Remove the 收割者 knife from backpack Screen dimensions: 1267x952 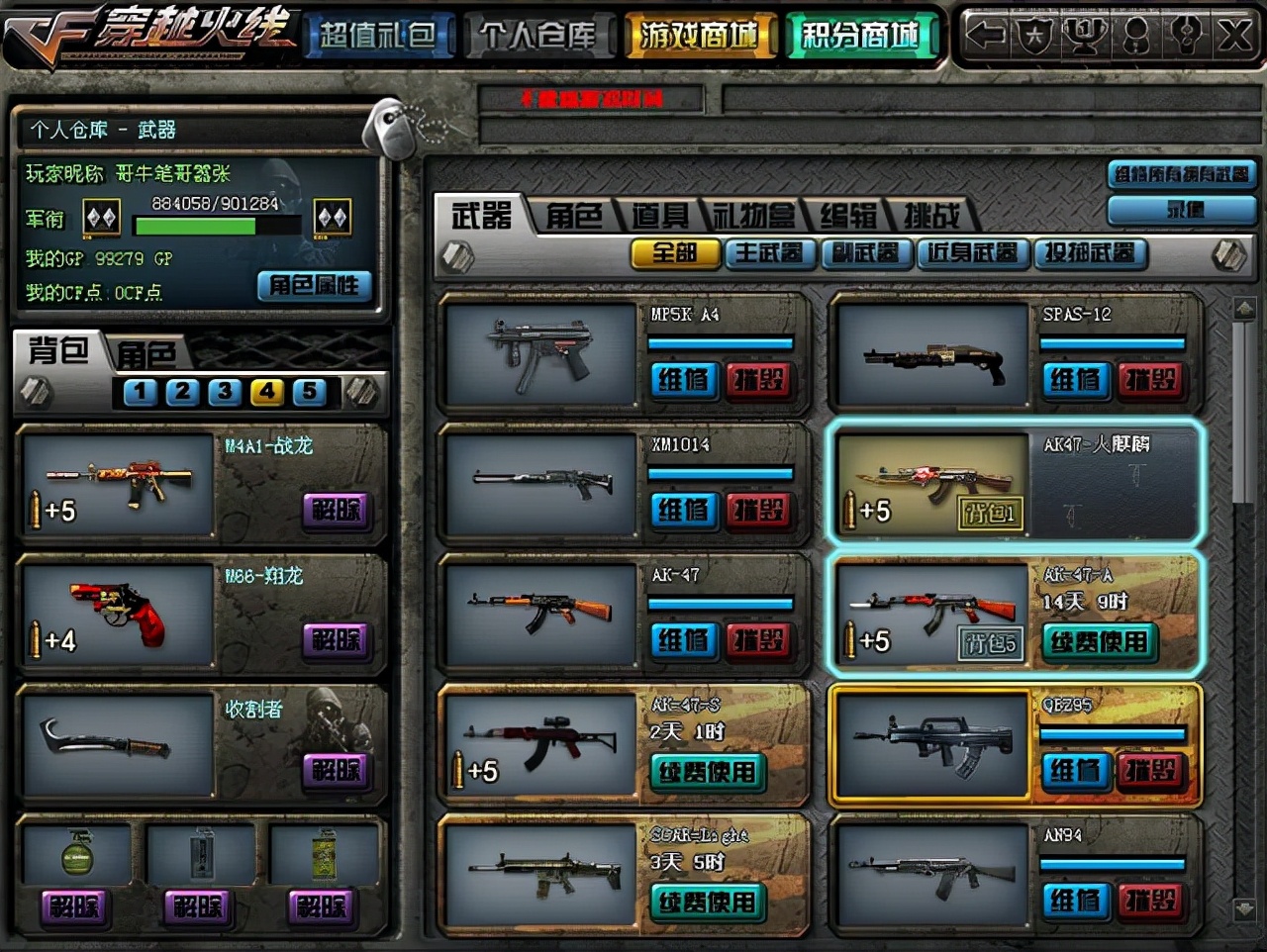click(337, 770)
